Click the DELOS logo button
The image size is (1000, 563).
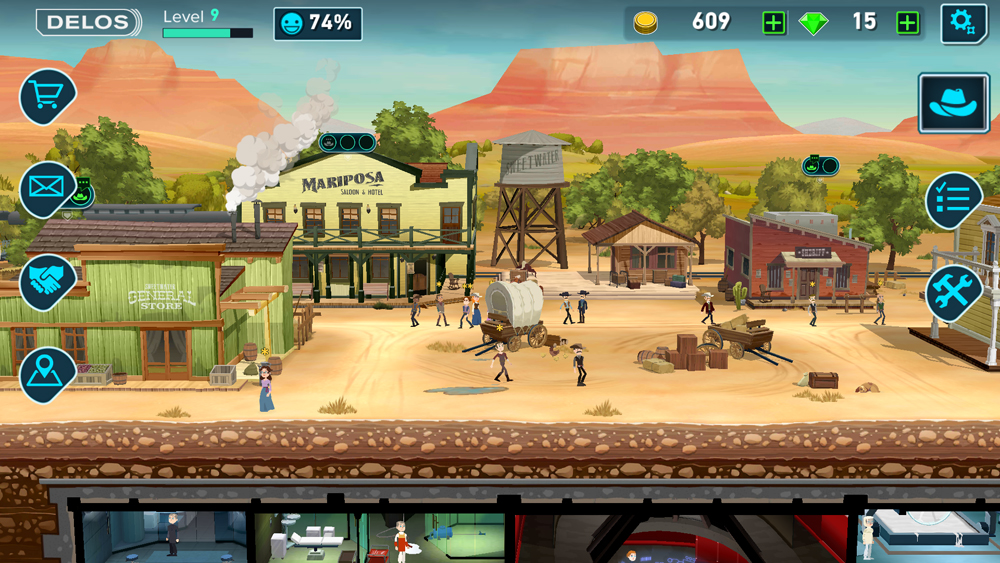(x=89, y=22)
